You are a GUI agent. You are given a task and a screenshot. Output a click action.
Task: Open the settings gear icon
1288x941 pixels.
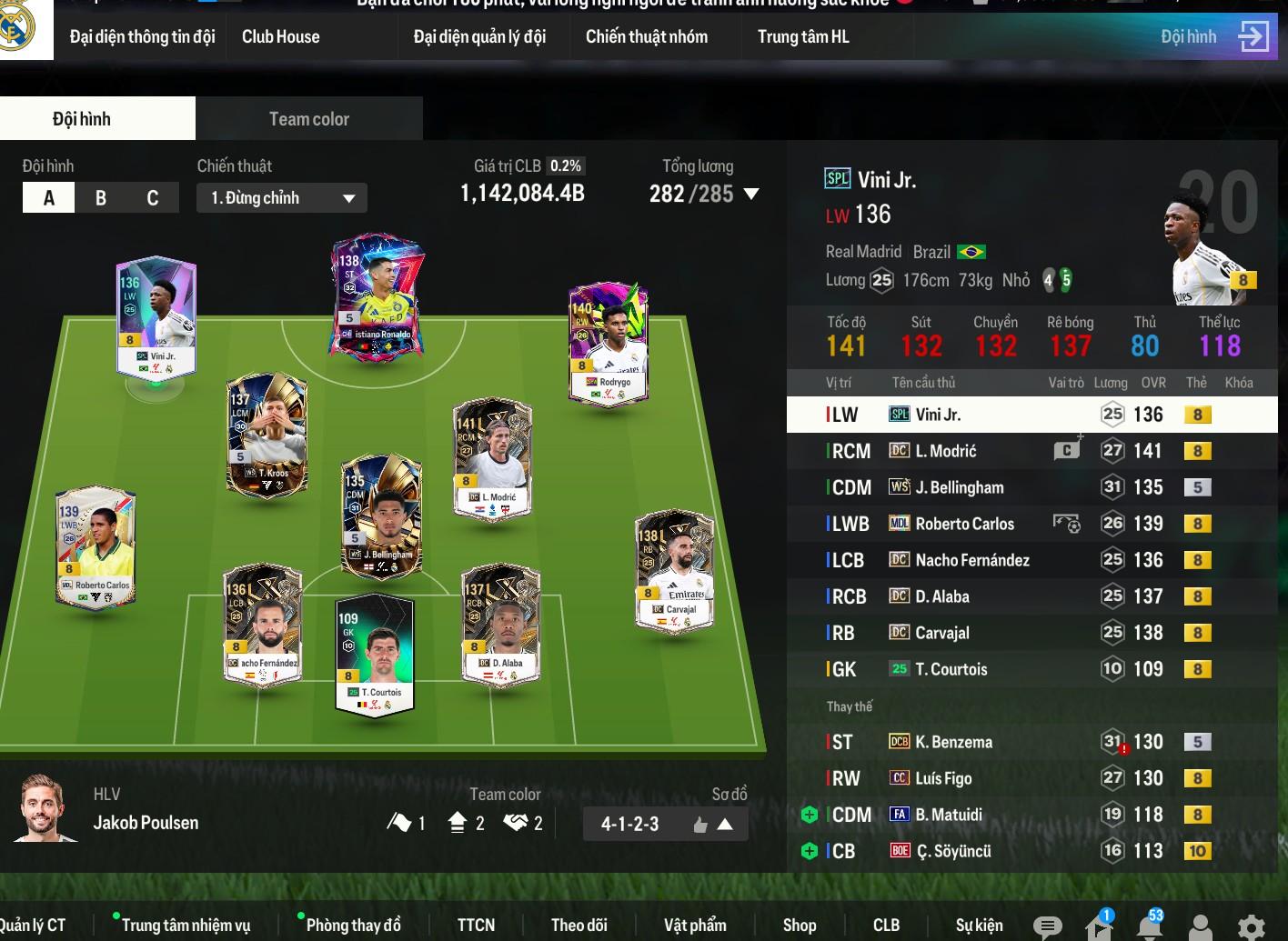pos(1252,926)
